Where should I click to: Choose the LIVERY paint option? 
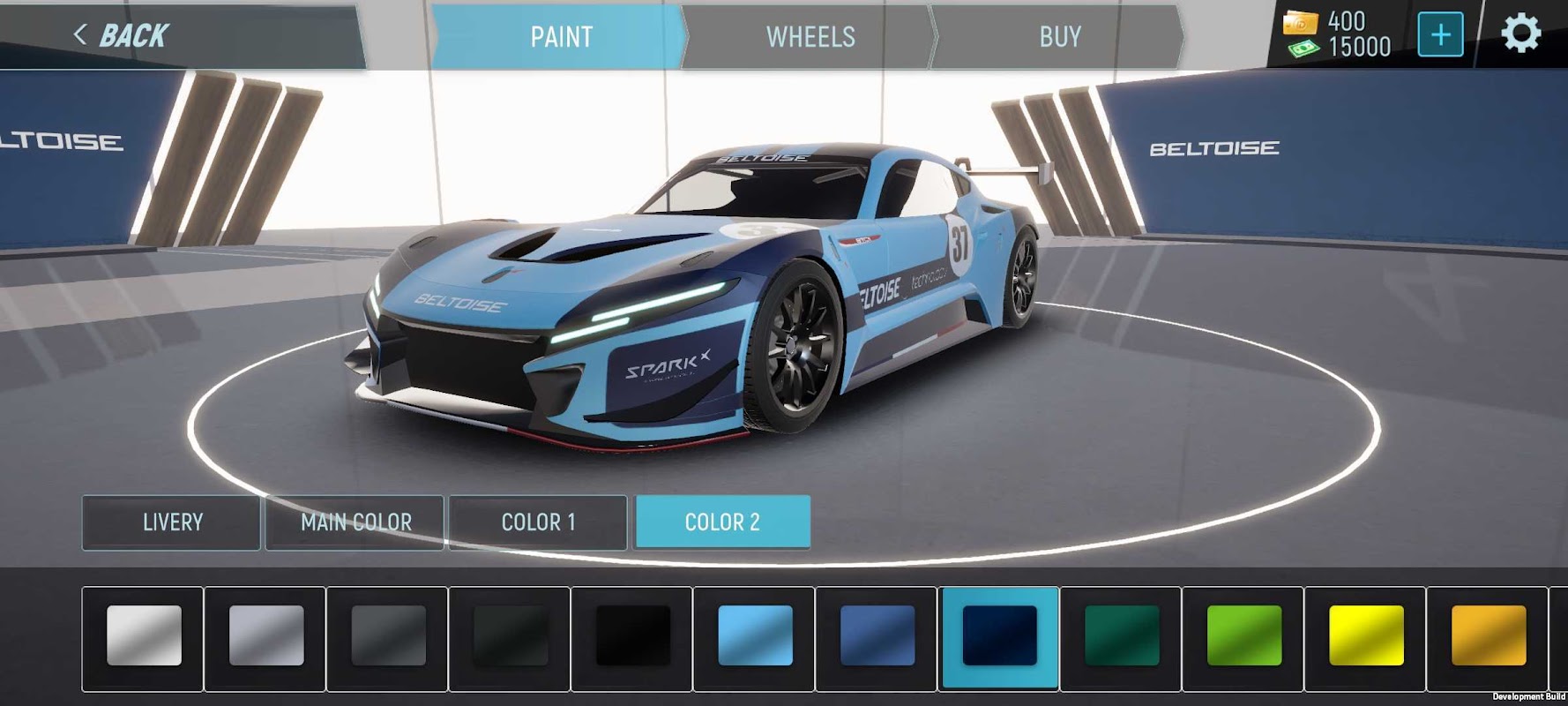172,522
